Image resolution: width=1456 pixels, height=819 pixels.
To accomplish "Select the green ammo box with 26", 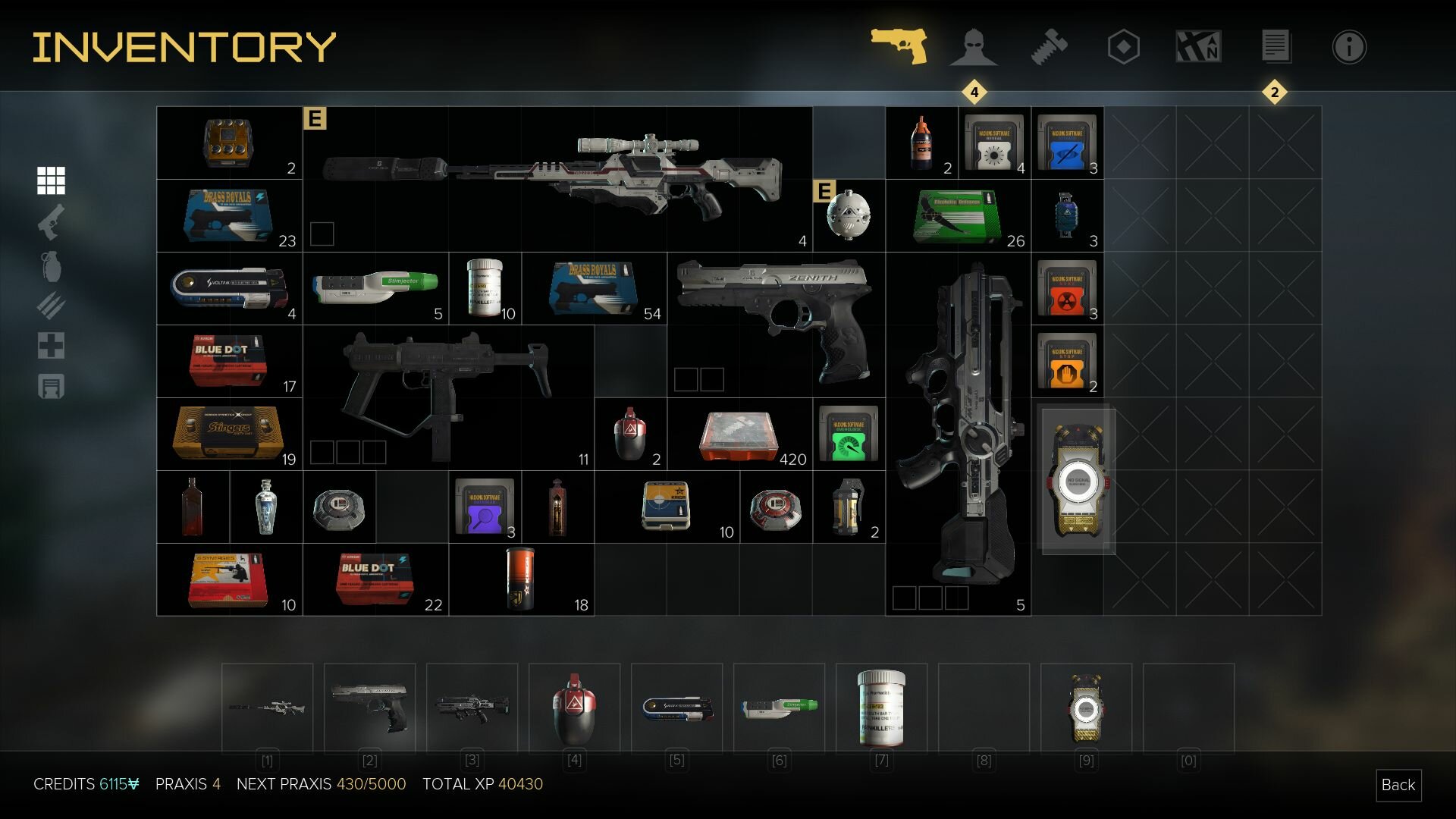I will (957, 215).
